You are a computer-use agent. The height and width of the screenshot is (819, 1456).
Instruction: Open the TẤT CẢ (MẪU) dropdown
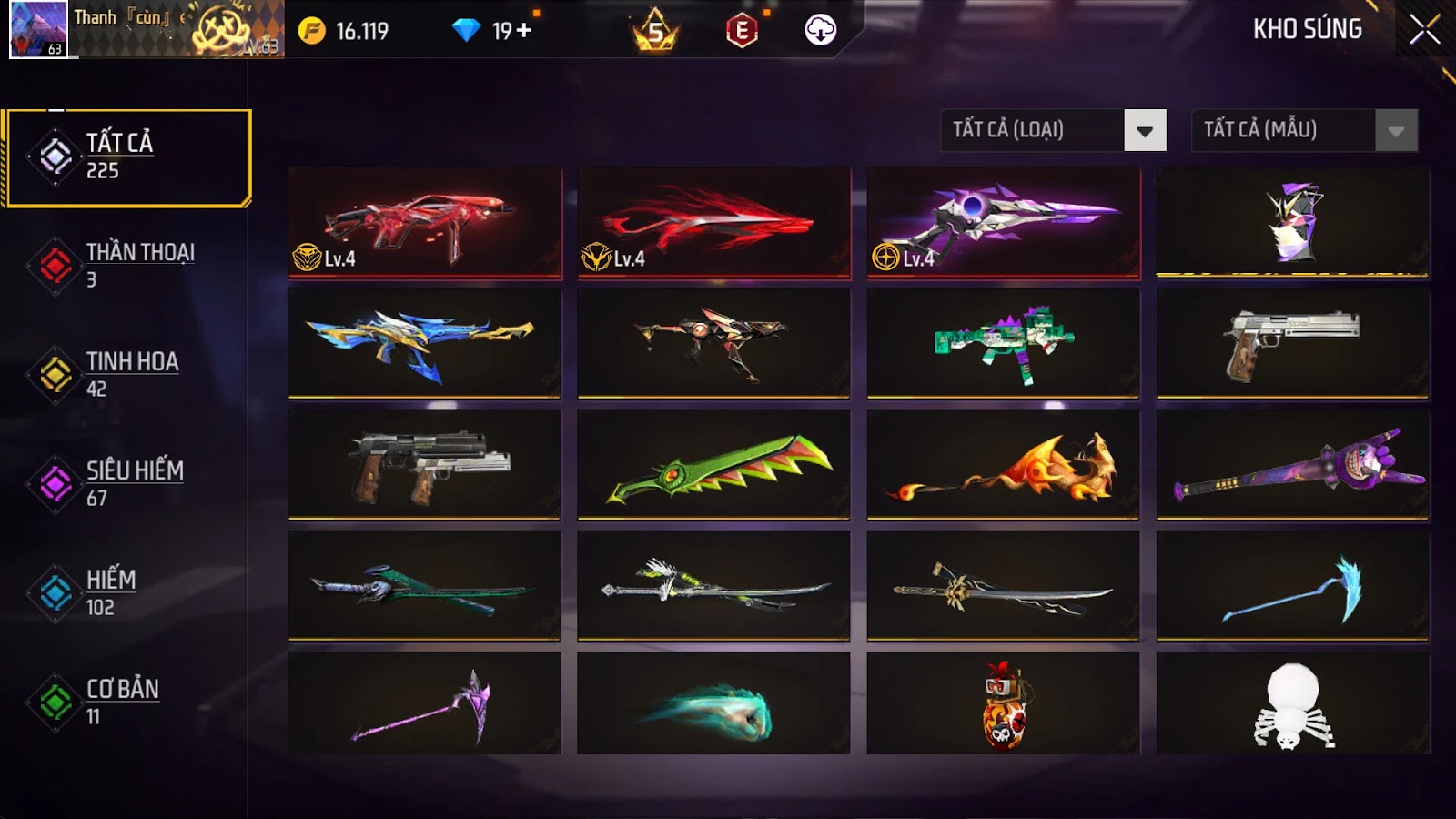[x=1283, y=129]
